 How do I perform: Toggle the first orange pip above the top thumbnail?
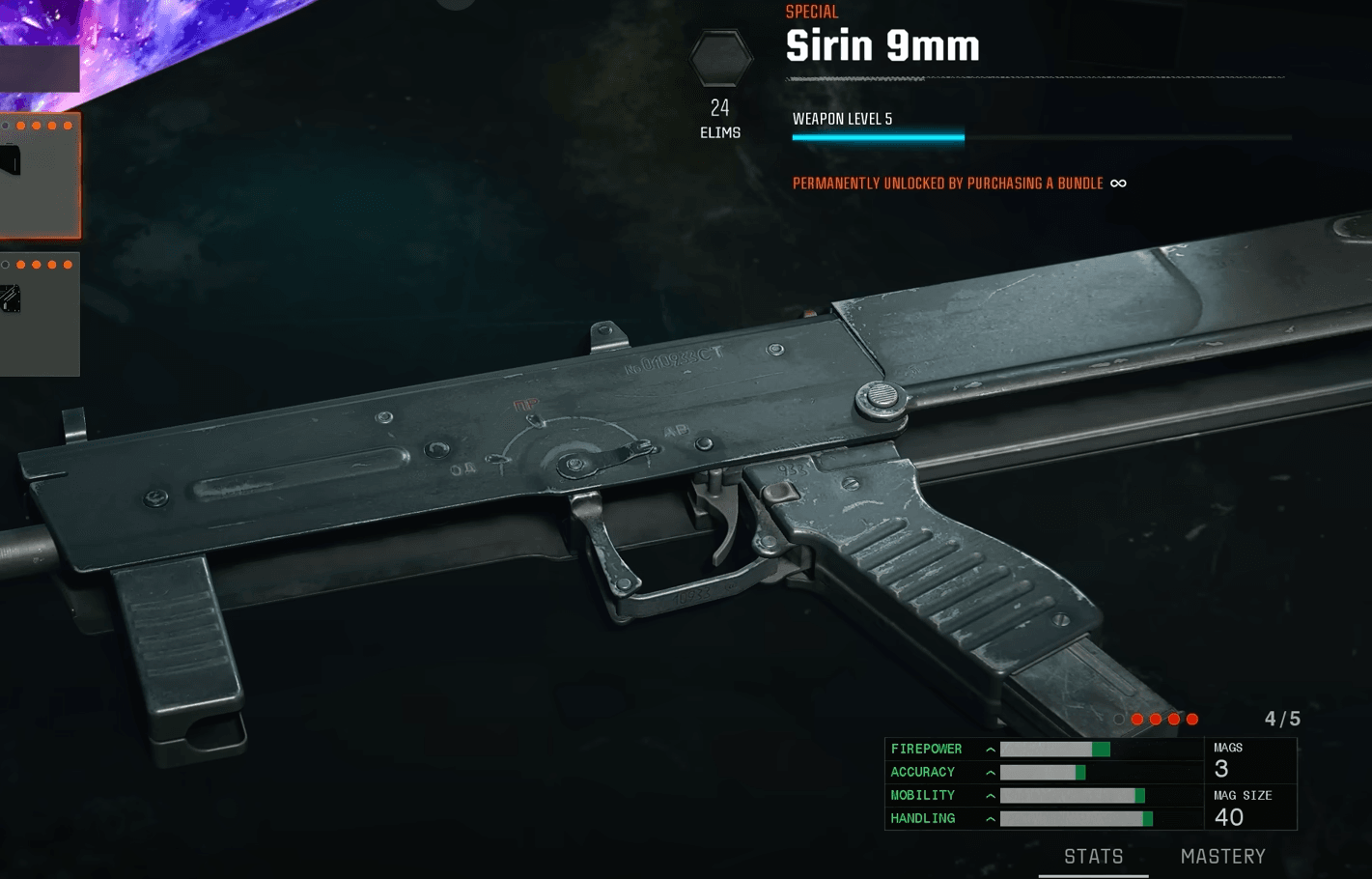tap(21, 125)
